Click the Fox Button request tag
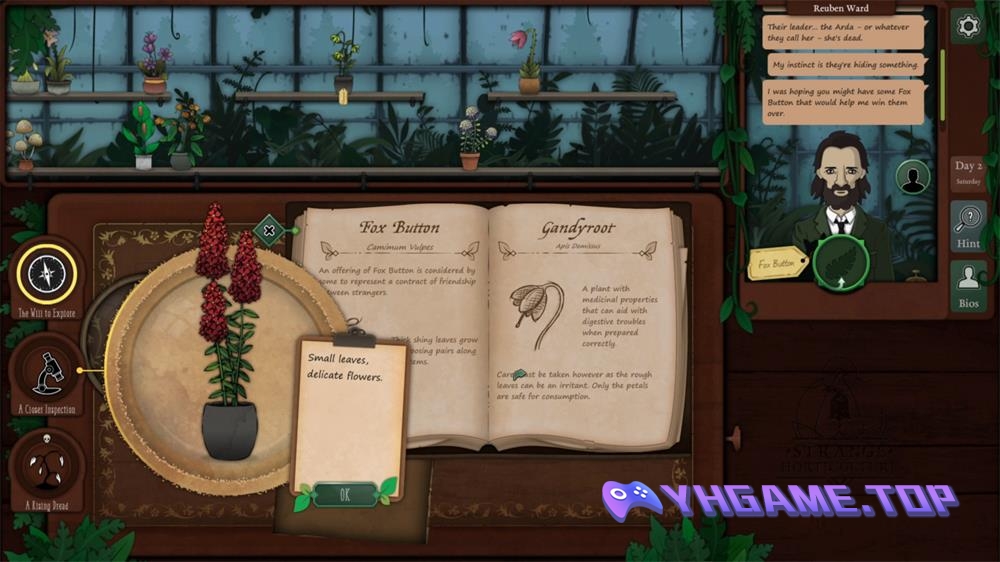Image resolution: width=1000 pixels, height=562 pixels. (x=777, y=264)
